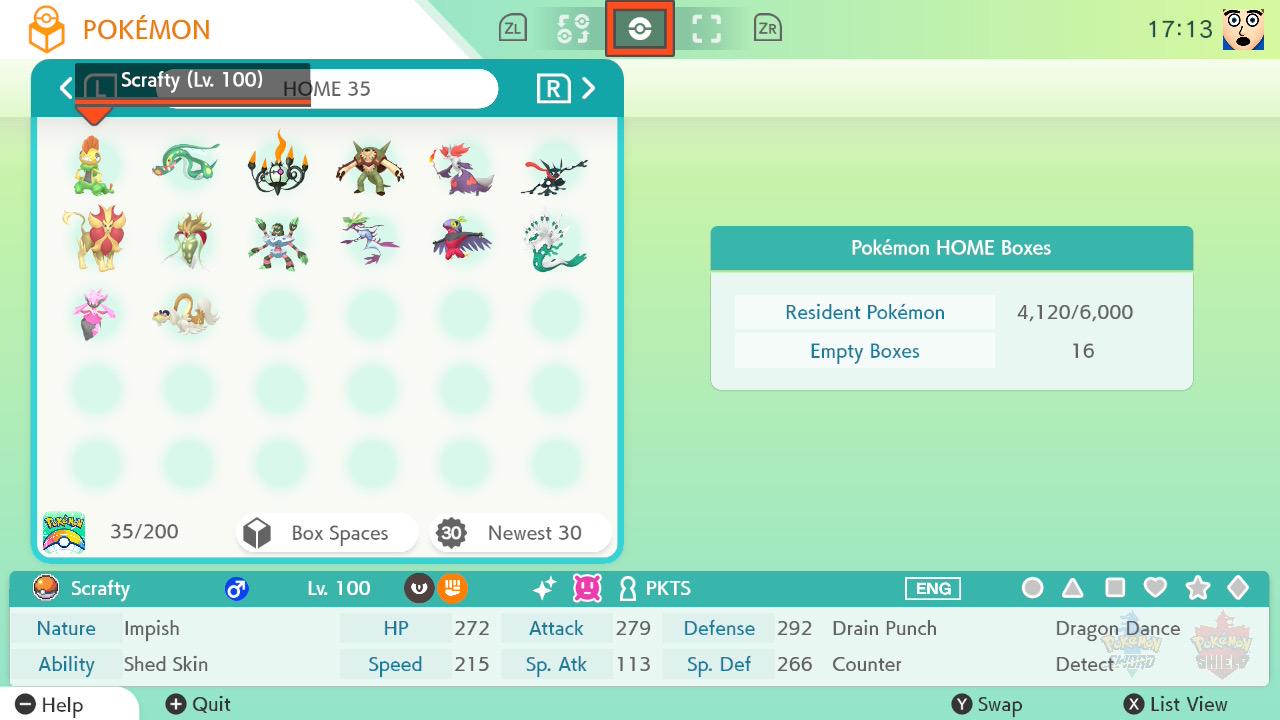Select the Empty Boxes entry
Screen dimensions: 1280x720
coord(864,351)
